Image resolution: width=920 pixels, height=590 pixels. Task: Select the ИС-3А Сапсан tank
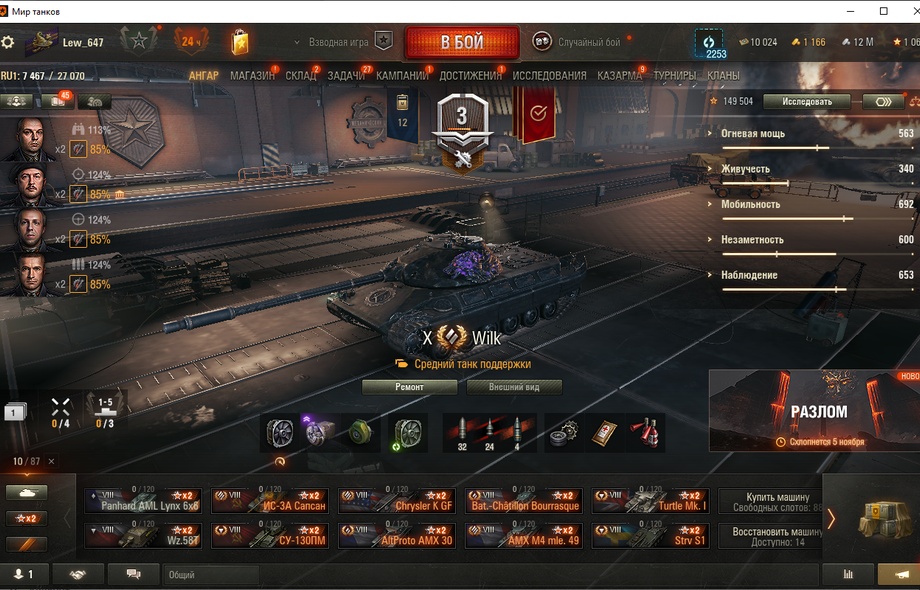270,501
